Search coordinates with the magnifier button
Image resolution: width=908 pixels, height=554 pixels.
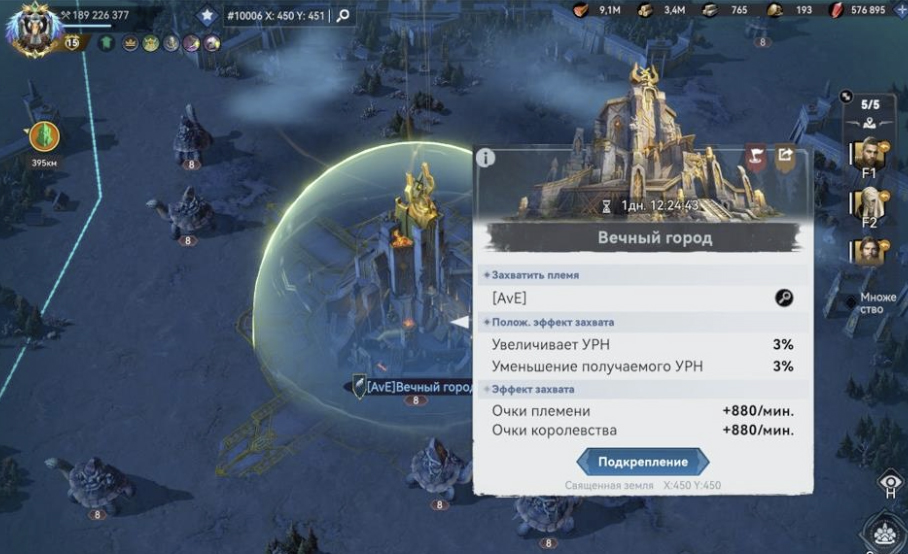[342, 15]
